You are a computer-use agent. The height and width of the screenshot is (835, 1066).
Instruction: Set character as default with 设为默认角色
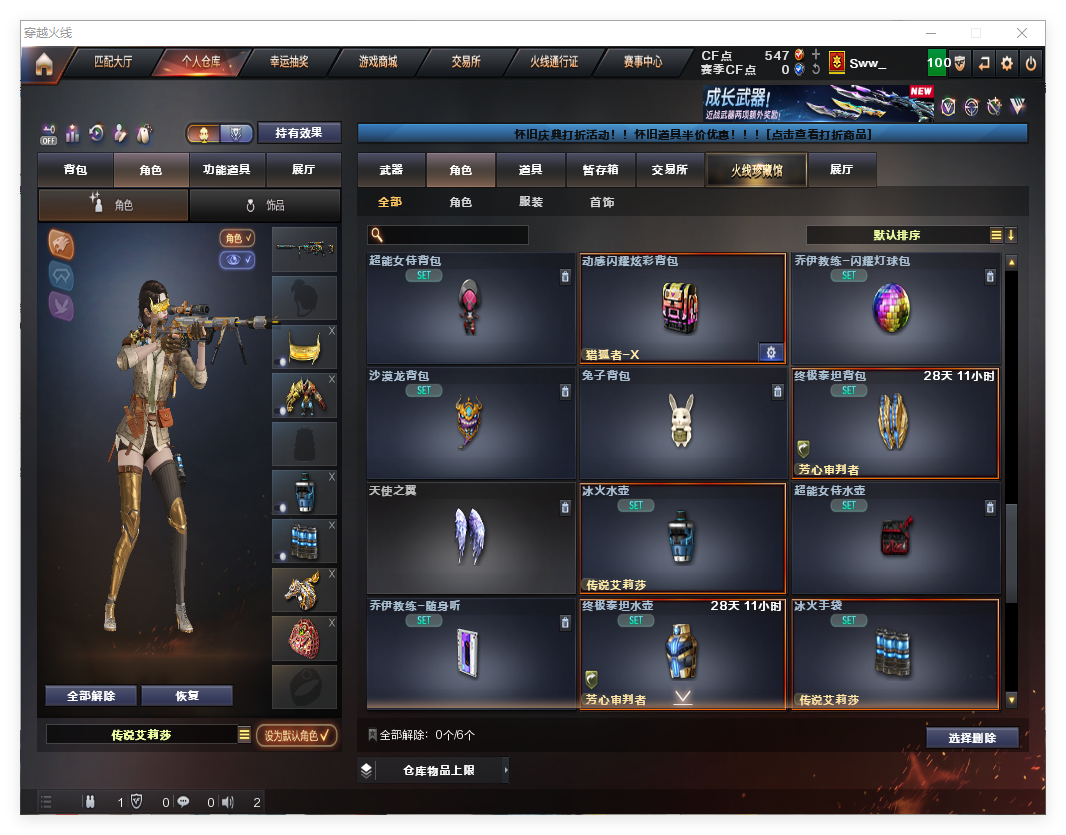click(296, 735)
